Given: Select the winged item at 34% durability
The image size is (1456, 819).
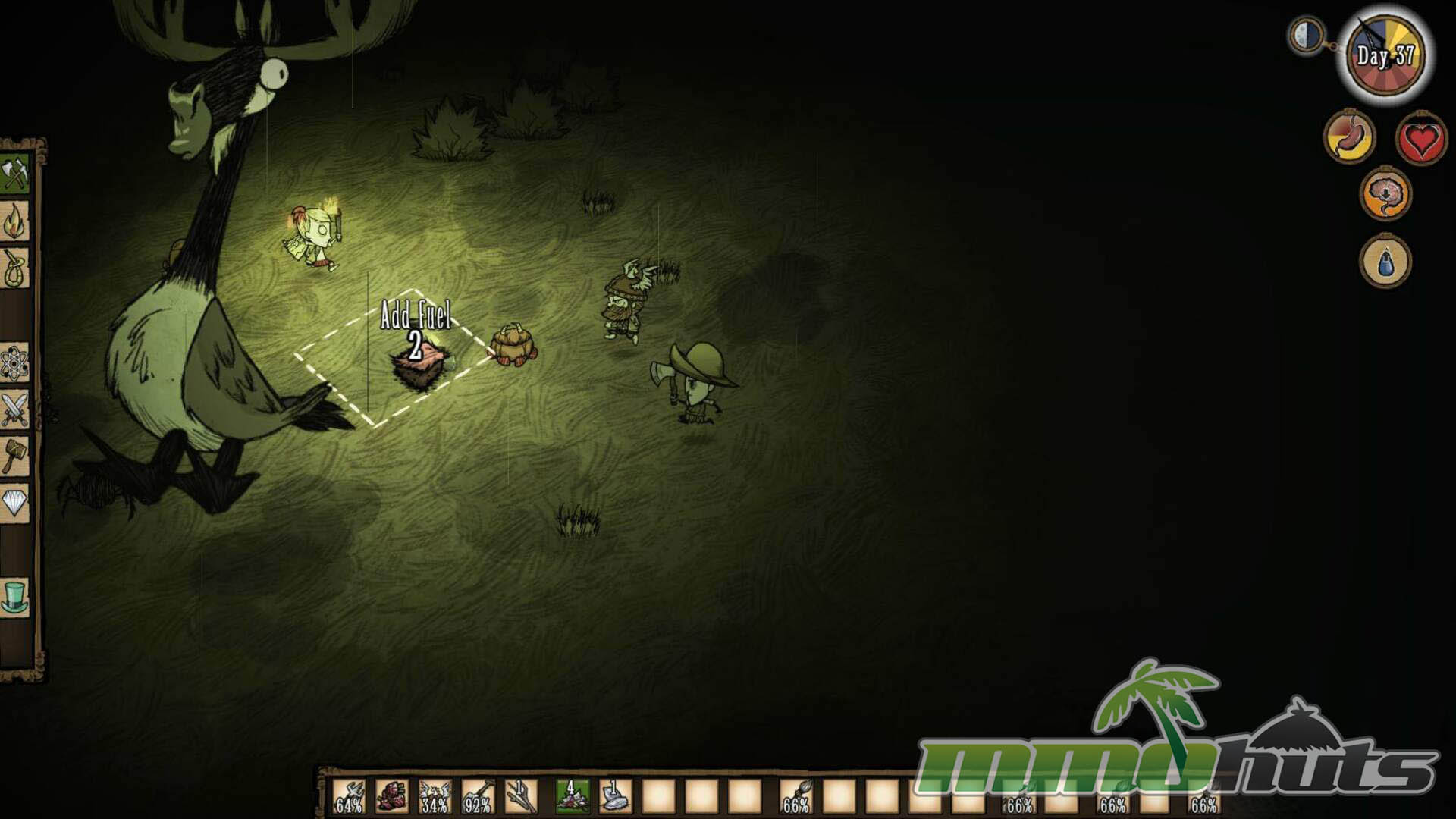Looking at the screenshot, I should tap(435, 796).
